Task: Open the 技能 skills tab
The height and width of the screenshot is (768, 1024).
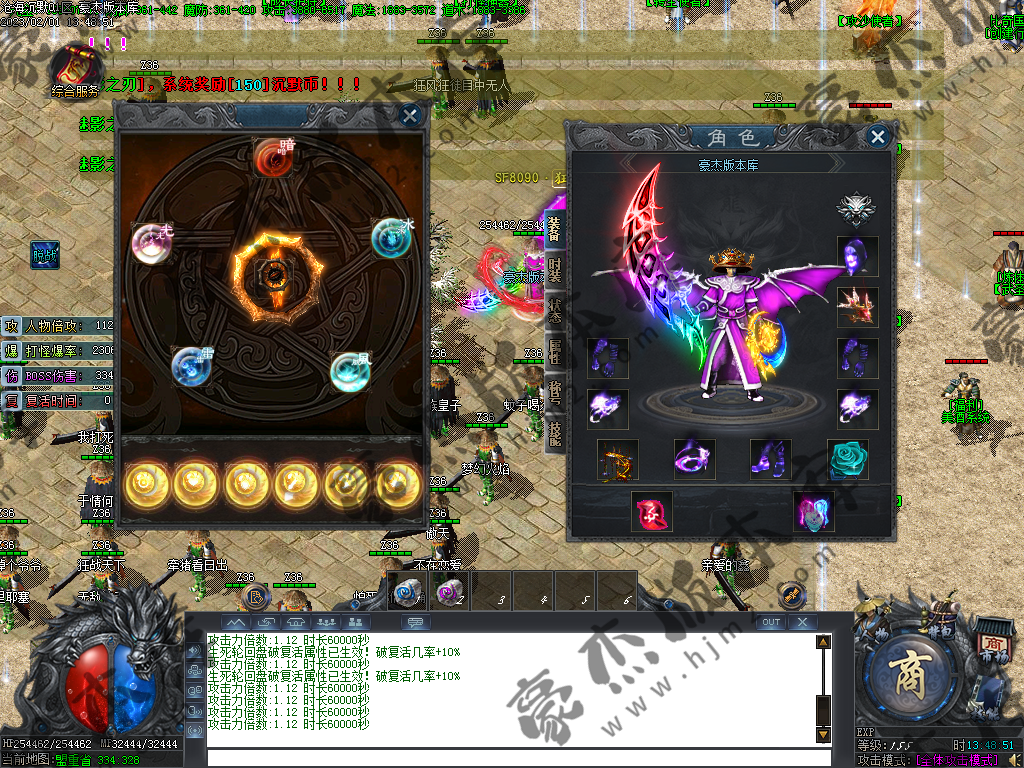Action: [x=555, y=431]
